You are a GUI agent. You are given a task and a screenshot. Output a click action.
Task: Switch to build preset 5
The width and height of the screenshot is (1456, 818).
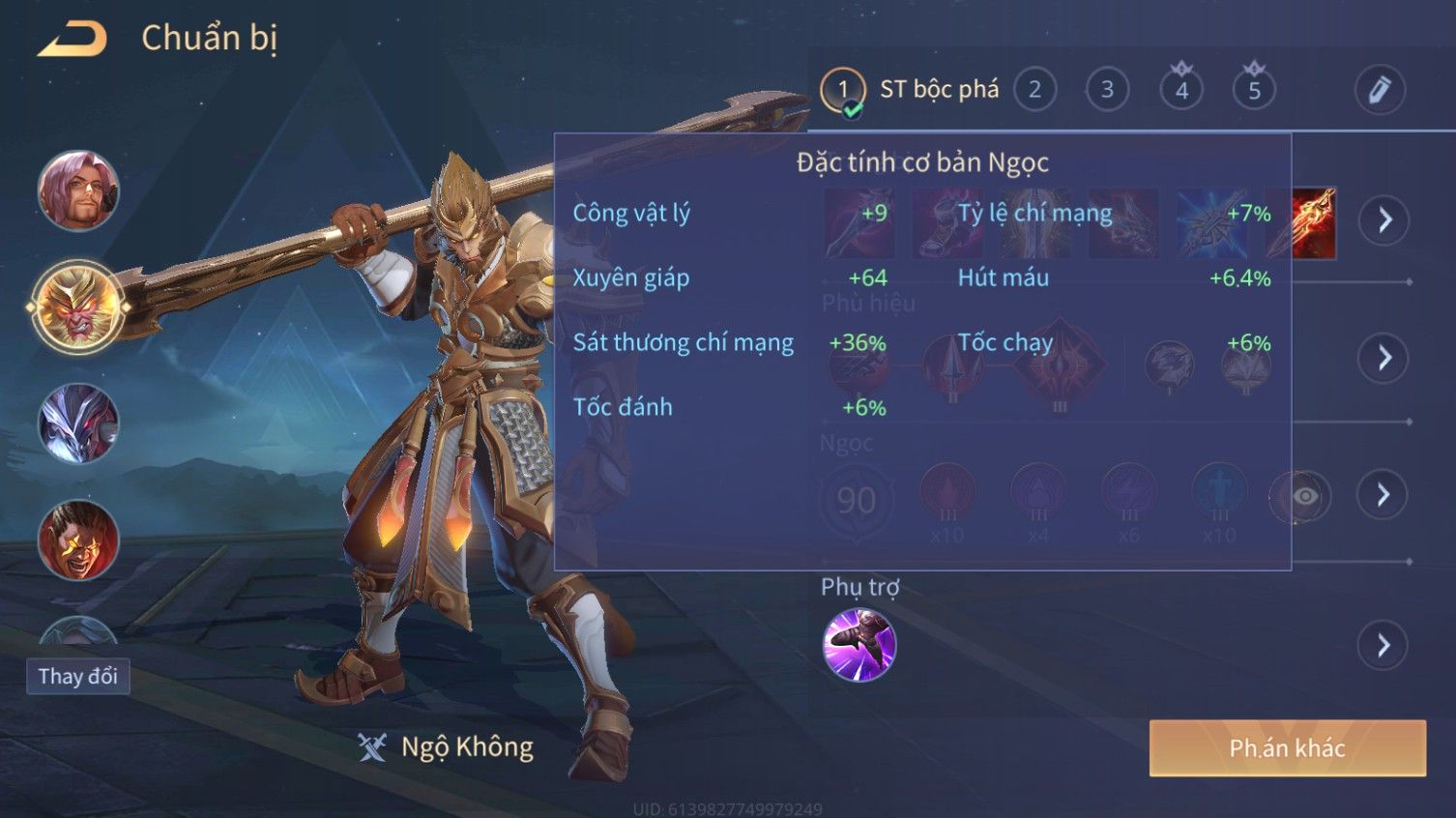1254,90
